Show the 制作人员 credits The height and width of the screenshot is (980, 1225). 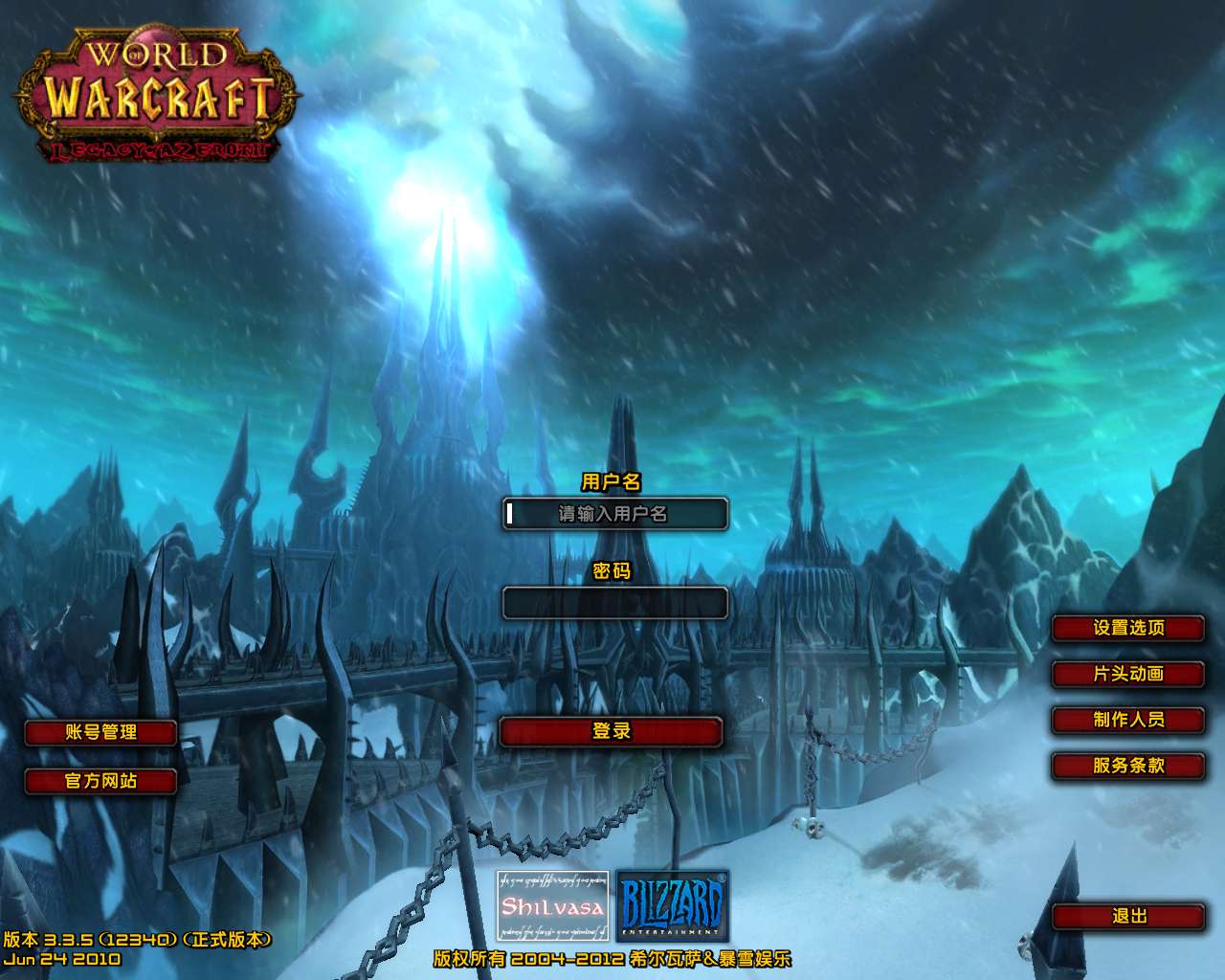(1128, 721)
